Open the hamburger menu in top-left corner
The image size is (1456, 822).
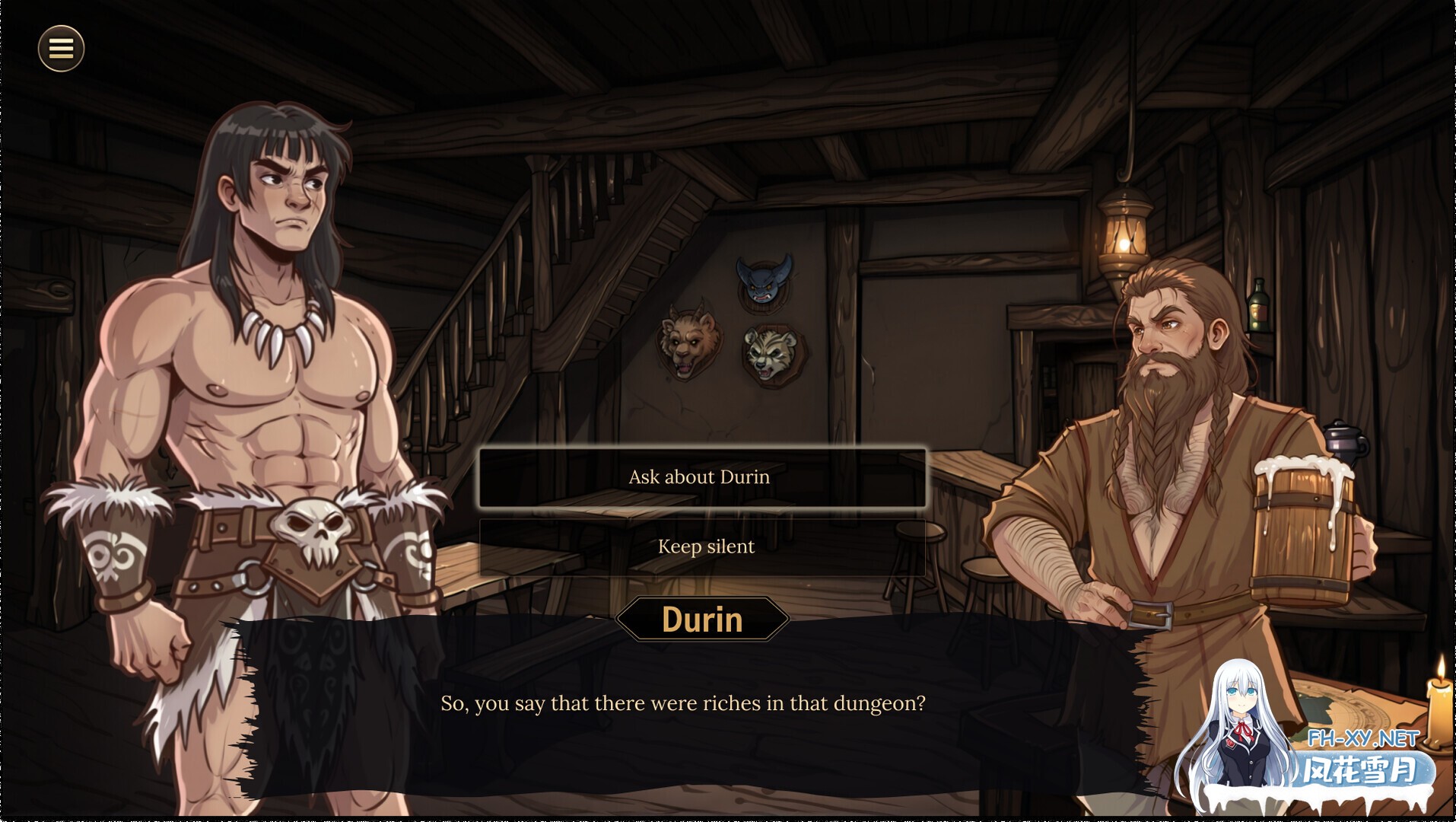pos(61,48)
